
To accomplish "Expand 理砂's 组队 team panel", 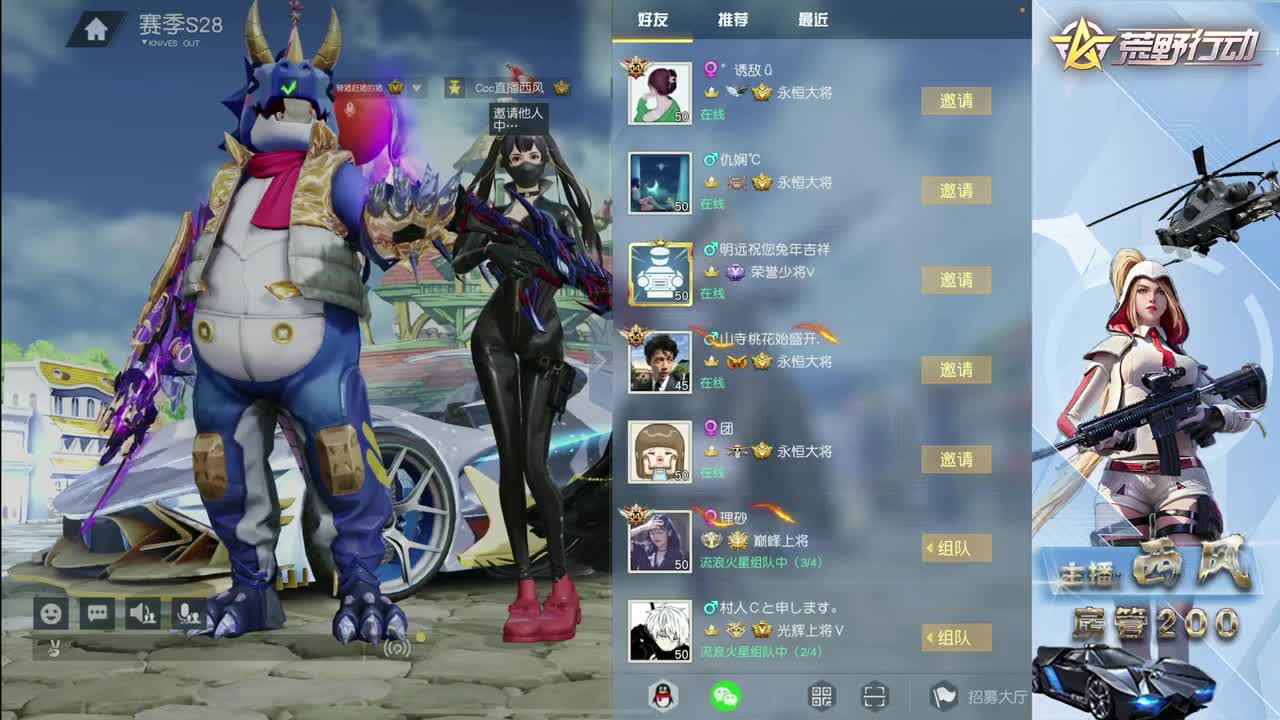I will [x=956, y=548].
